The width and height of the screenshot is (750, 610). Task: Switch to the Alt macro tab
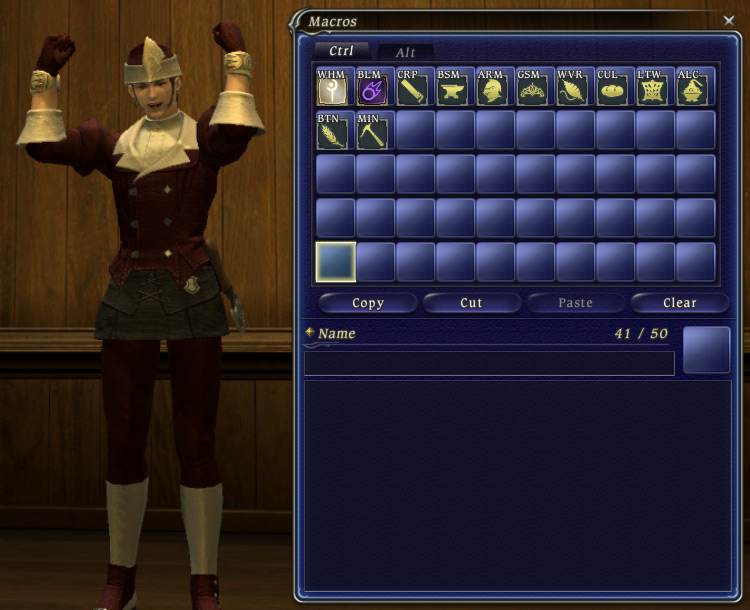click(405, 52)
